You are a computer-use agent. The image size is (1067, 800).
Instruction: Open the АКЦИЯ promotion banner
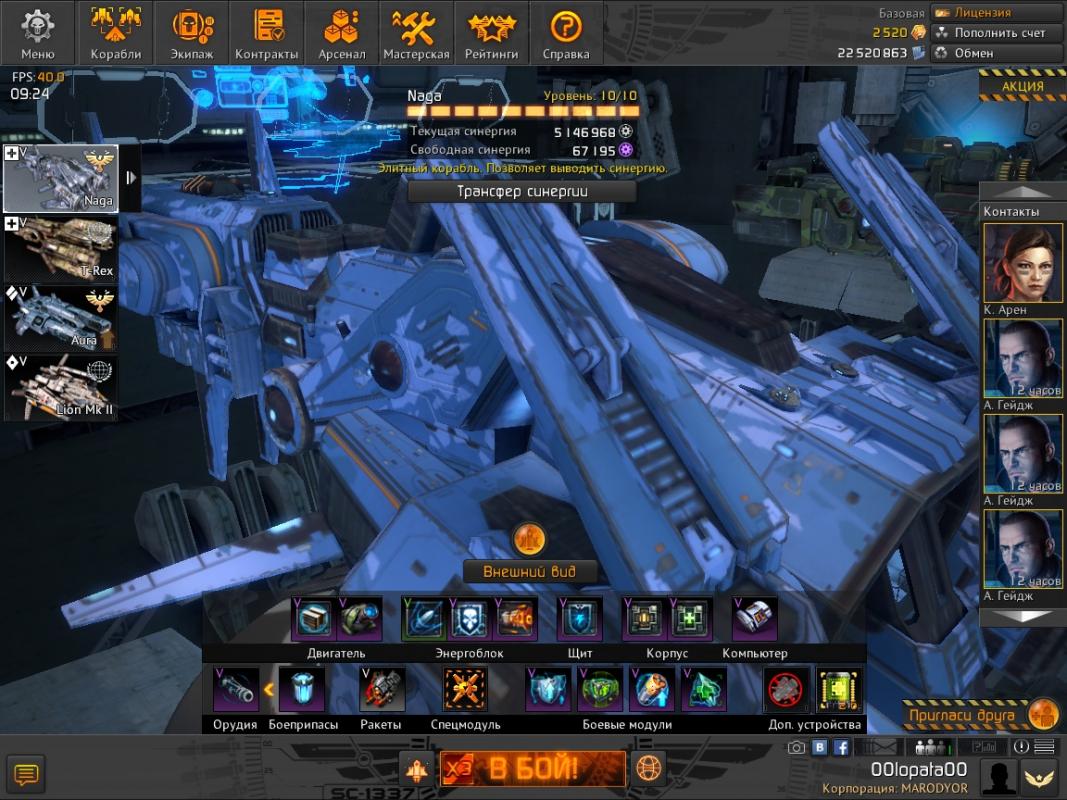1022,87
